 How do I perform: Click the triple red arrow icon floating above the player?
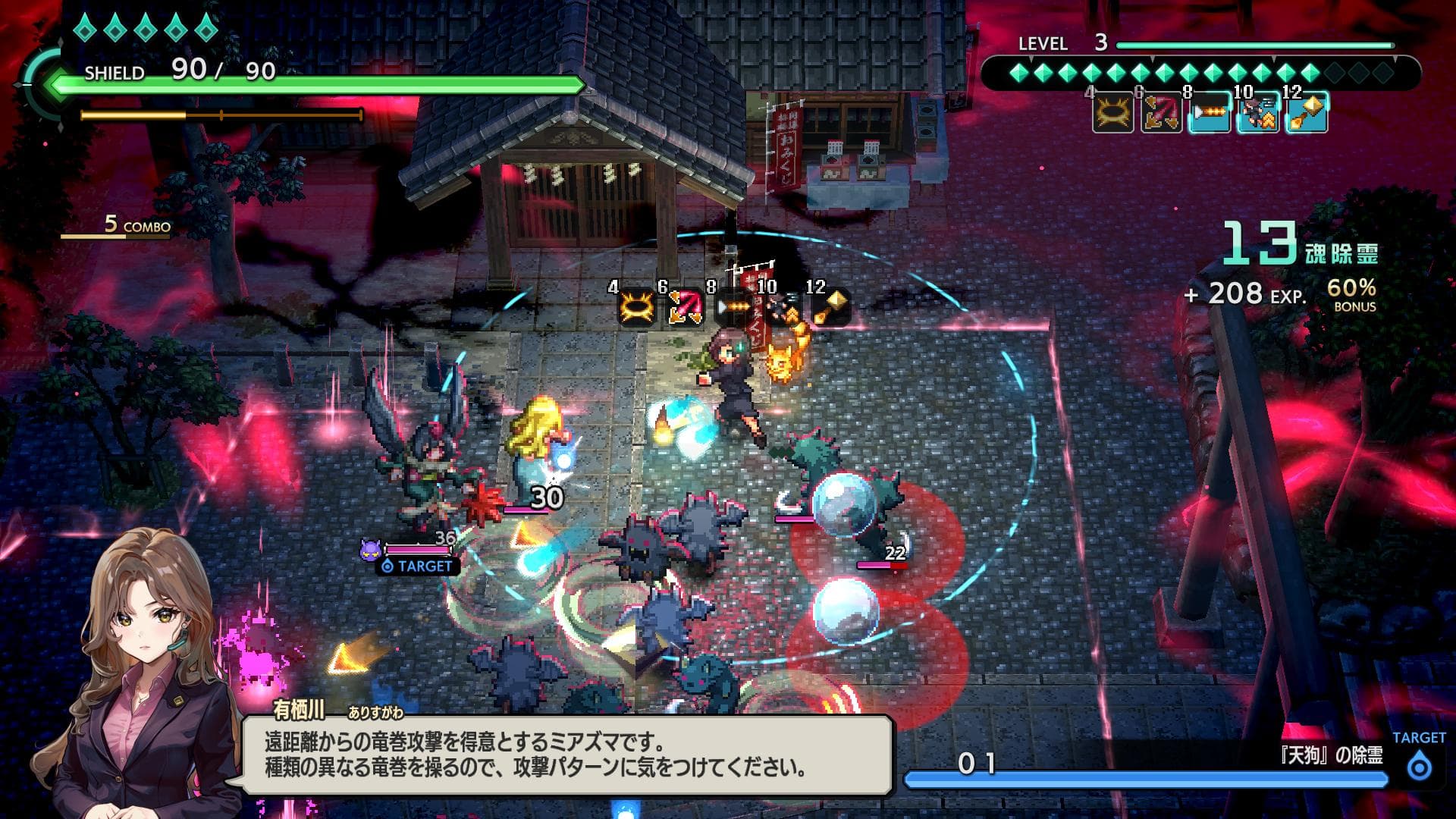pyautogui.click(x=684, y=309)
